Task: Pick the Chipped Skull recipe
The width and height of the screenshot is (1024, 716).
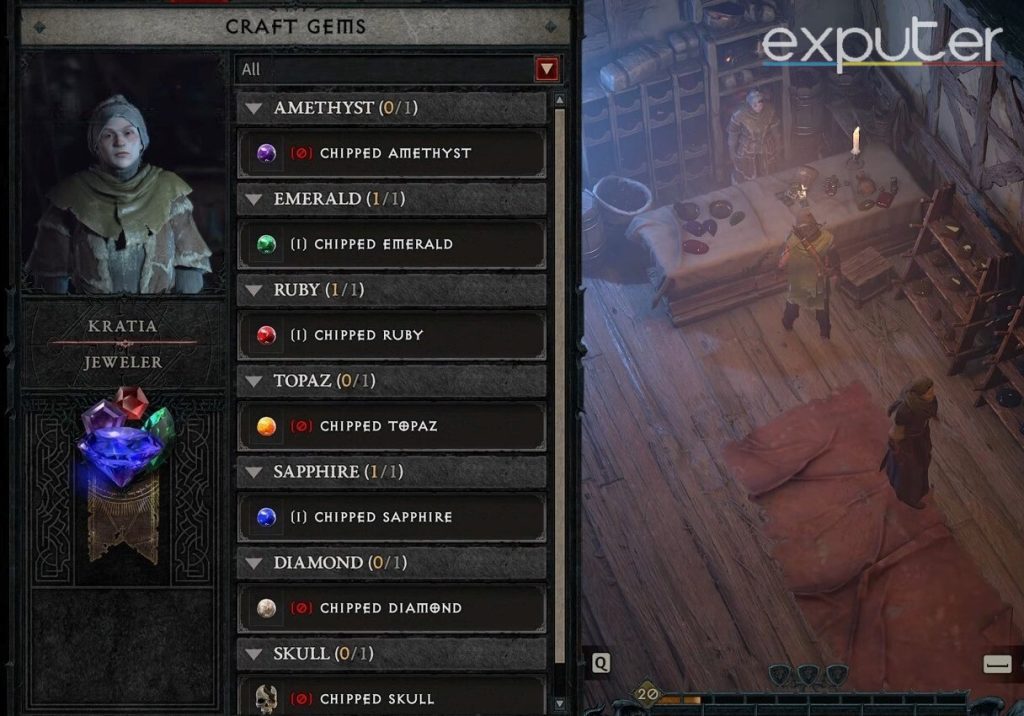Action: [x=392, y=697]
